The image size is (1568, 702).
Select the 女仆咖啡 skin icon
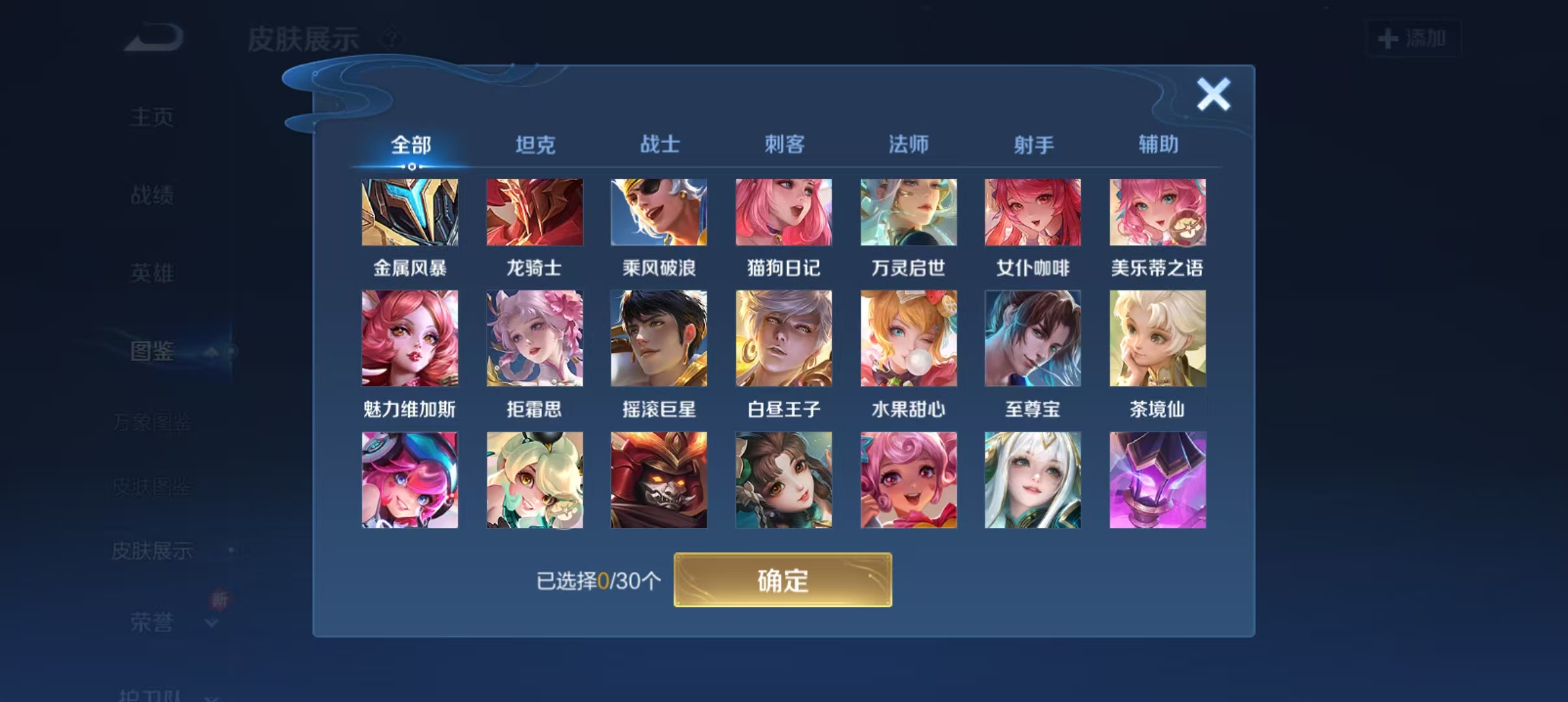click(1032, 213)
